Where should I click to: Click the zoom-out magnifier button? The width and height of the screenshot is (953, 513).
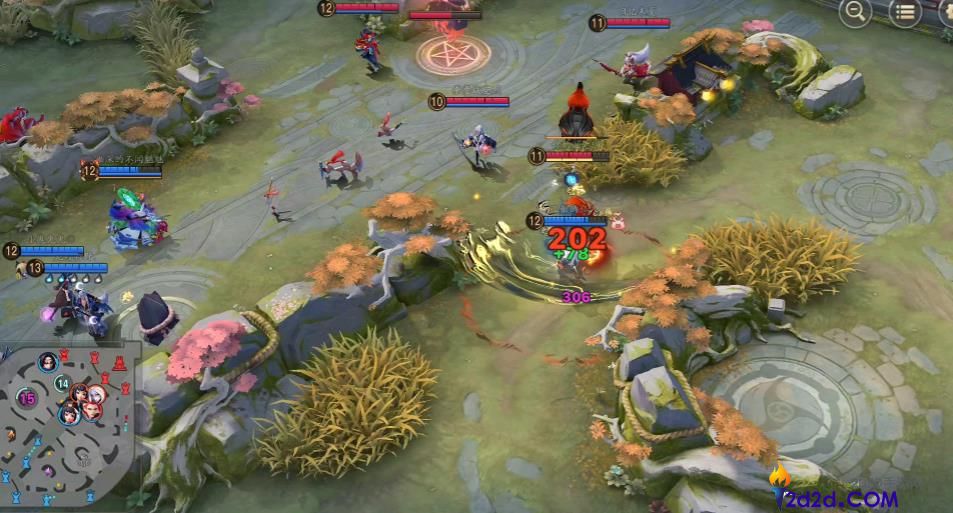(x=855, y=12)
